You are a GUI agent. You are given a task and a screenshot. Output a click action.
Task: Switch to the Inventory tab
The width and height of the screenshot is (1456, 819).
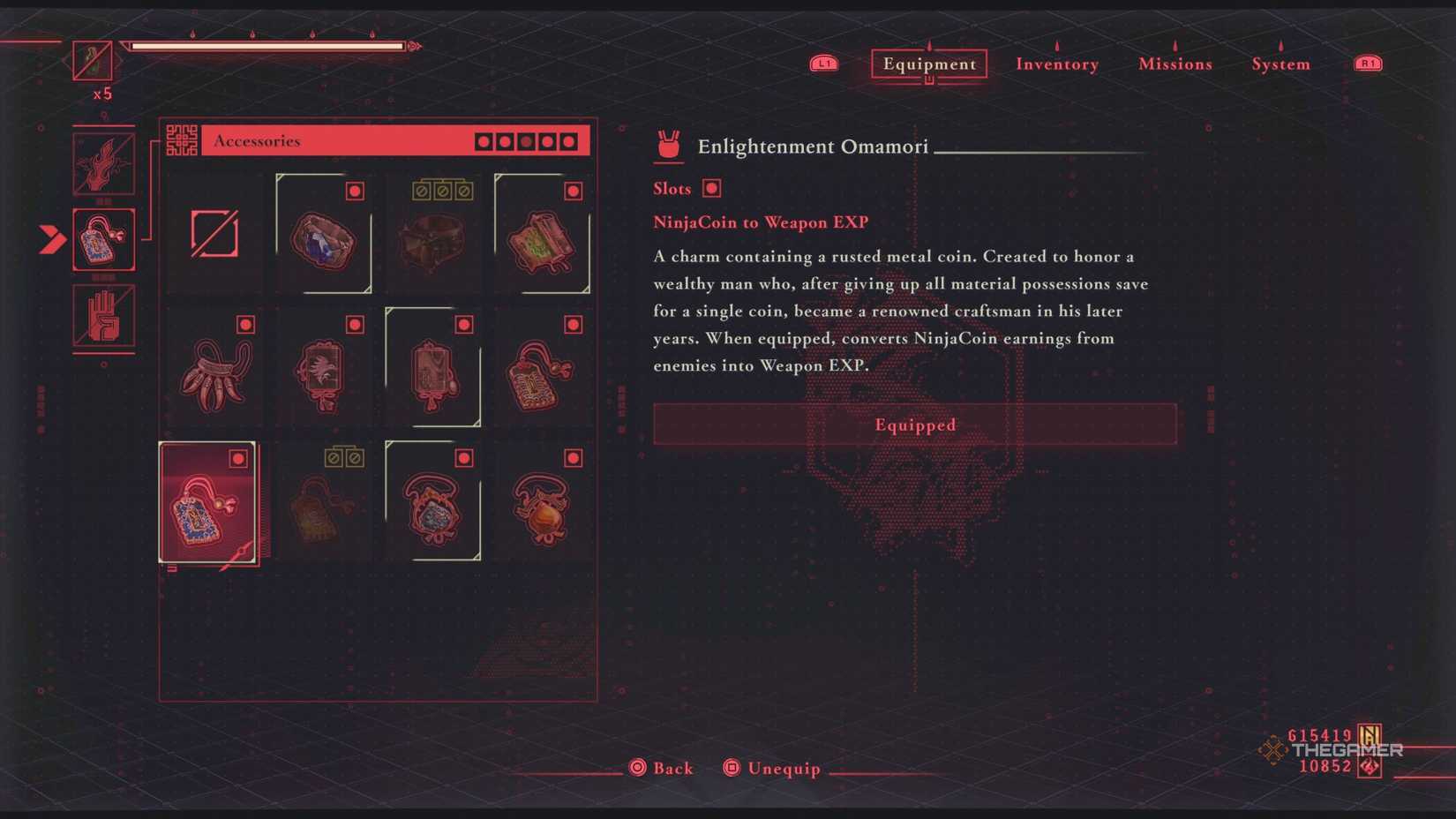1056,64
